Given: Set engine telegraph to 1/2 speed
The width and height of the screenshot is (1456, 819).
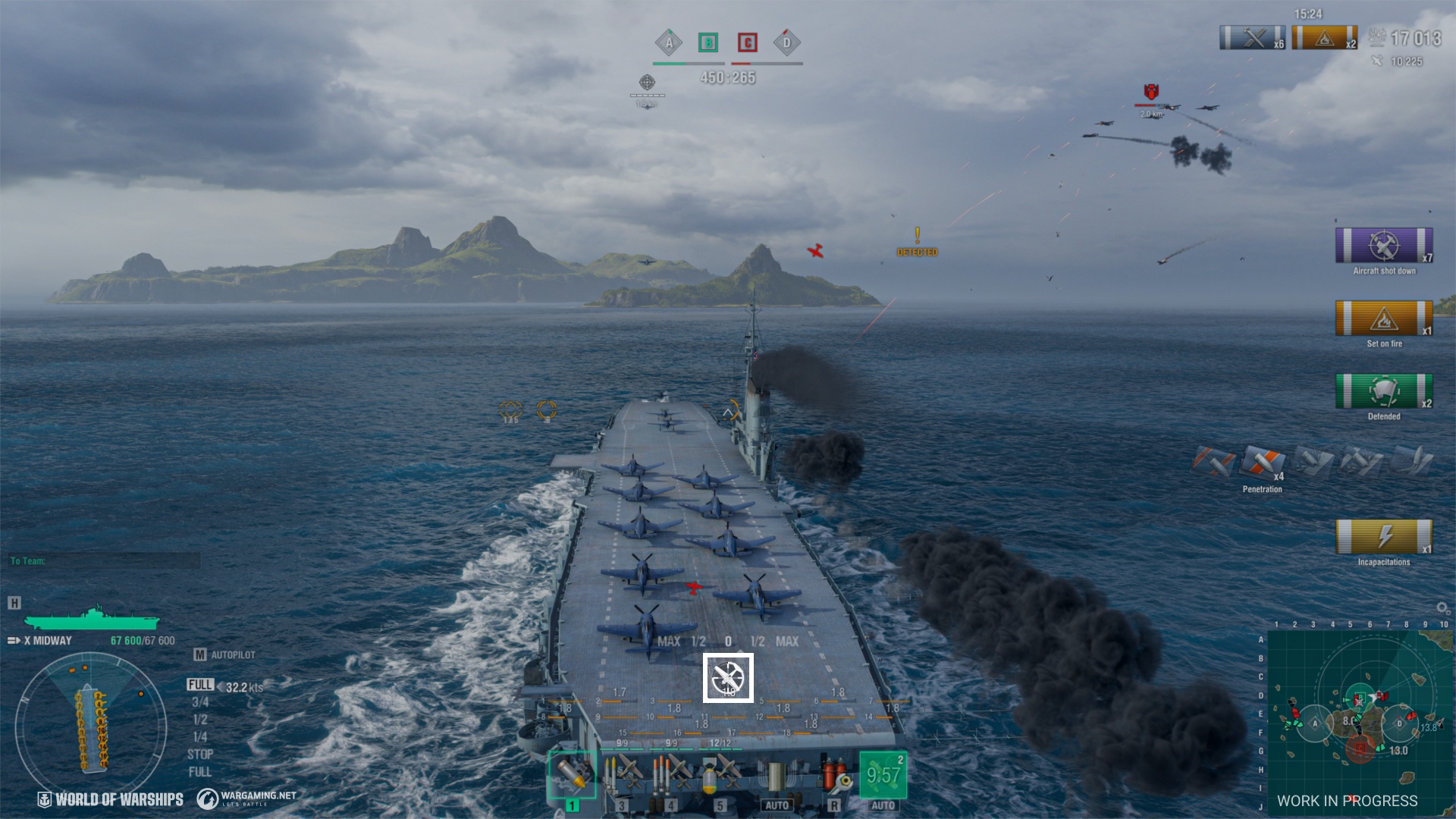Looking at the screenshot, I should point(200,720).
